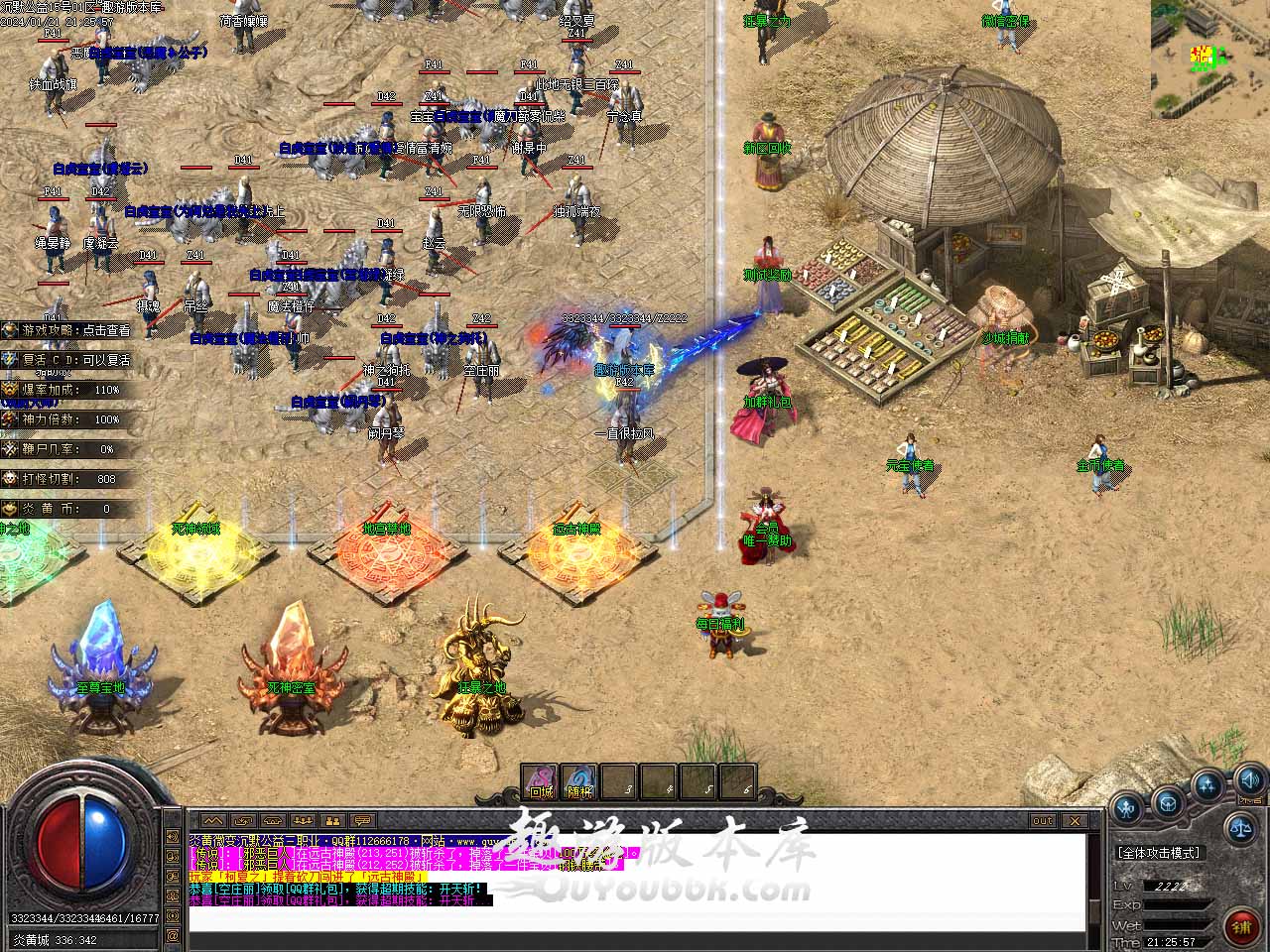Select the three-people group chat tab
1270x952 pixels.
[303, 821]
